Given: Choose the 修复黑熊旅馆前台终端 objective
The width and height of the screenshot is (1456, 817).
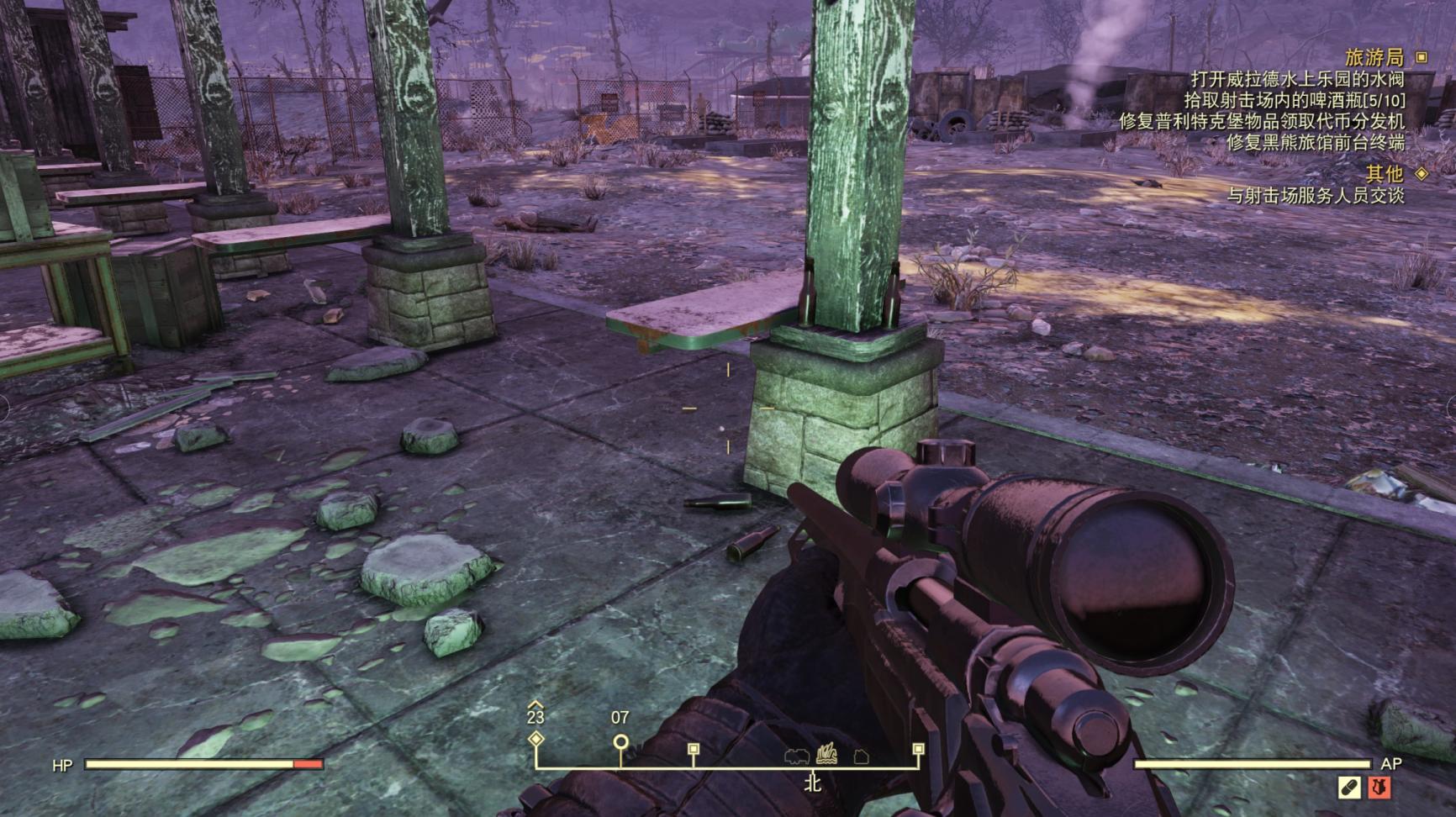Looking at the screenshot, I should point(1315,142).
